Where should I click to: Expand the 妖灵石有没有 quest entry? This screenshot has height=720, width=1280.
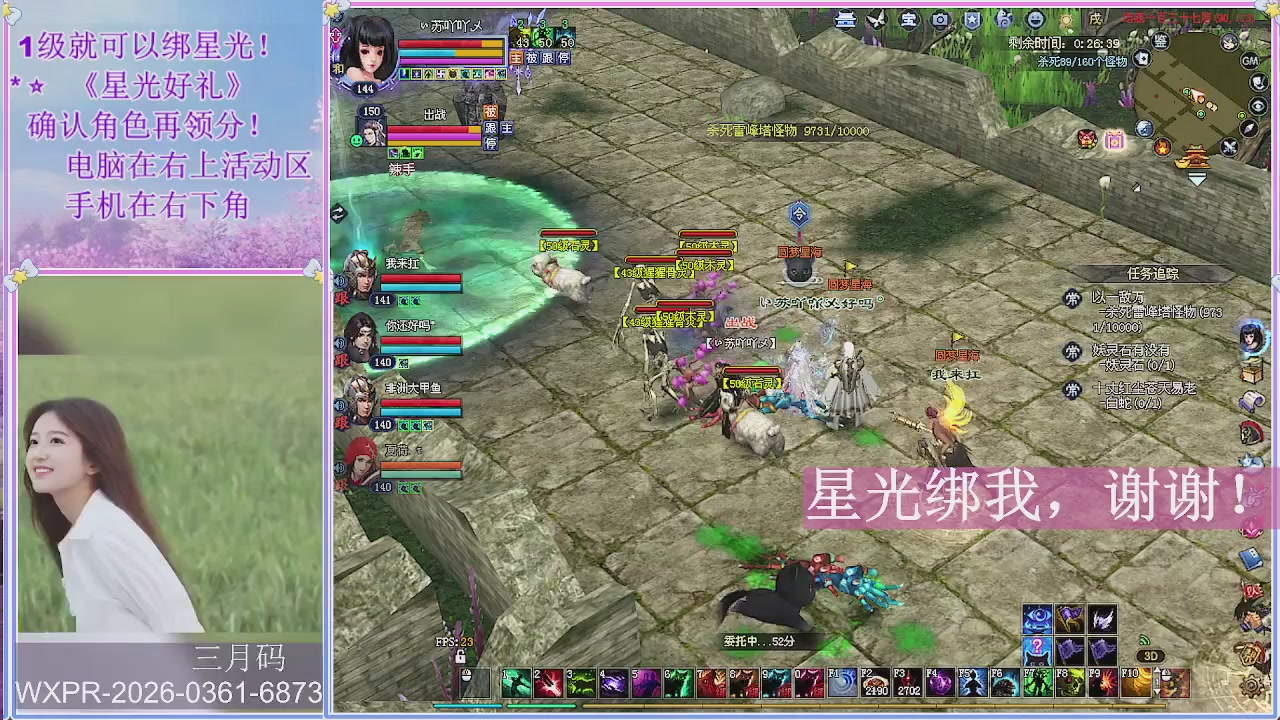[1130, 350]
